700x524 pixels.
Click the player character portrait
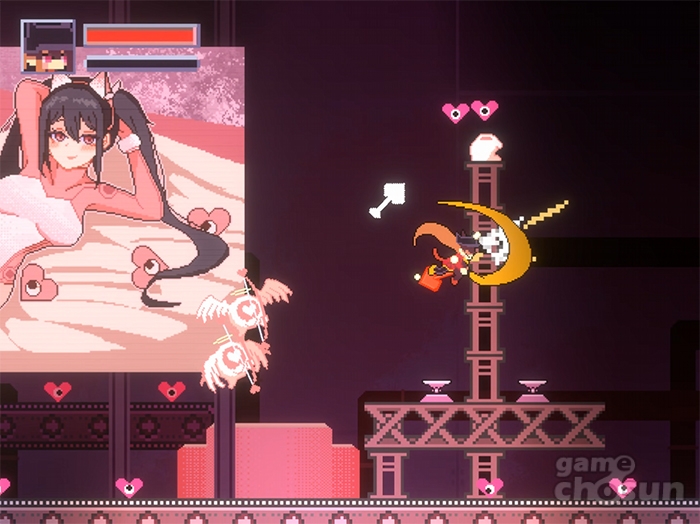point(48,47)
